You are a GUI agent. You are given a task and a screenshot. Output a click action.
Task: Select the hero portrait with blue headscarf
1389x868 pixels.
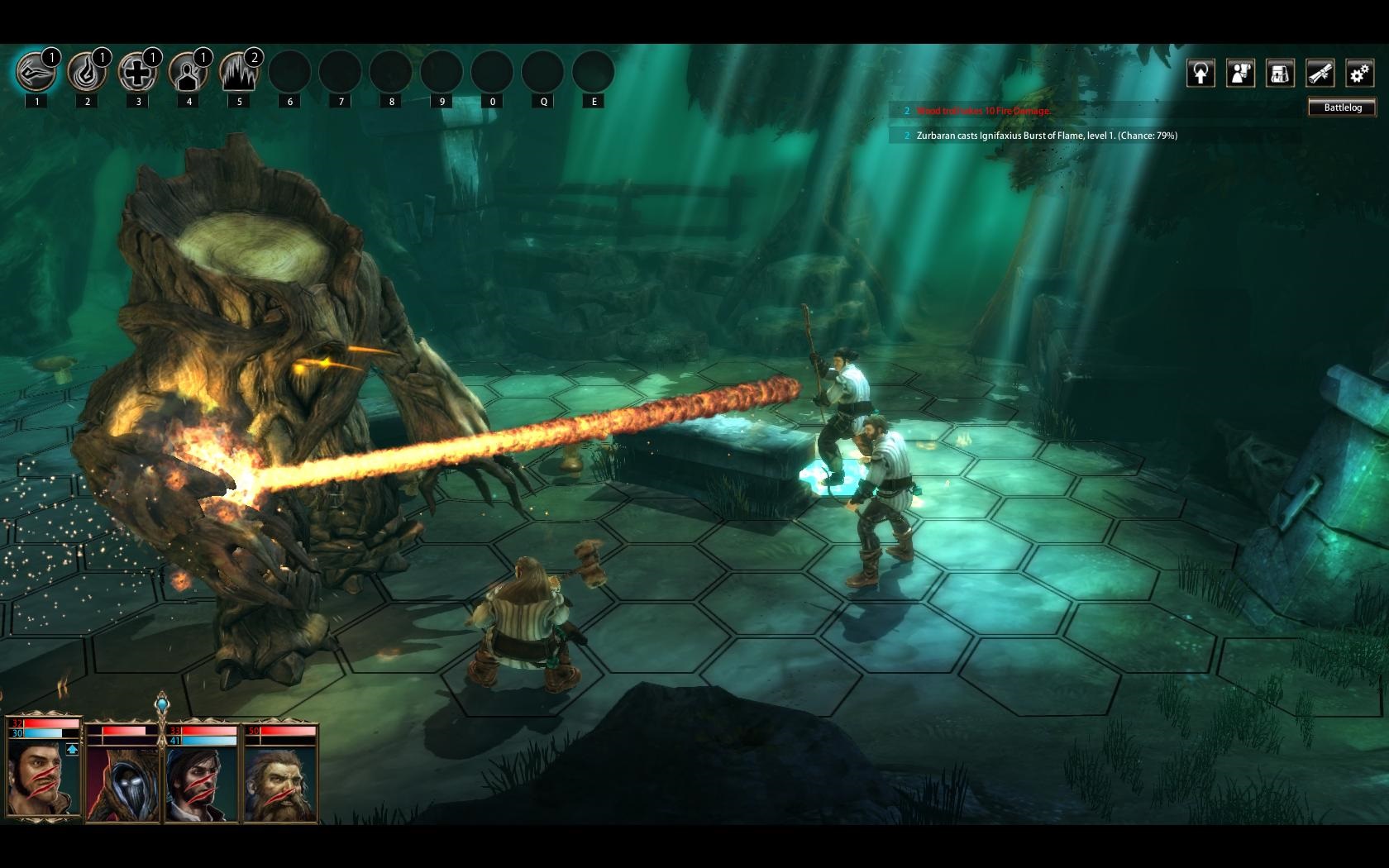201,782
